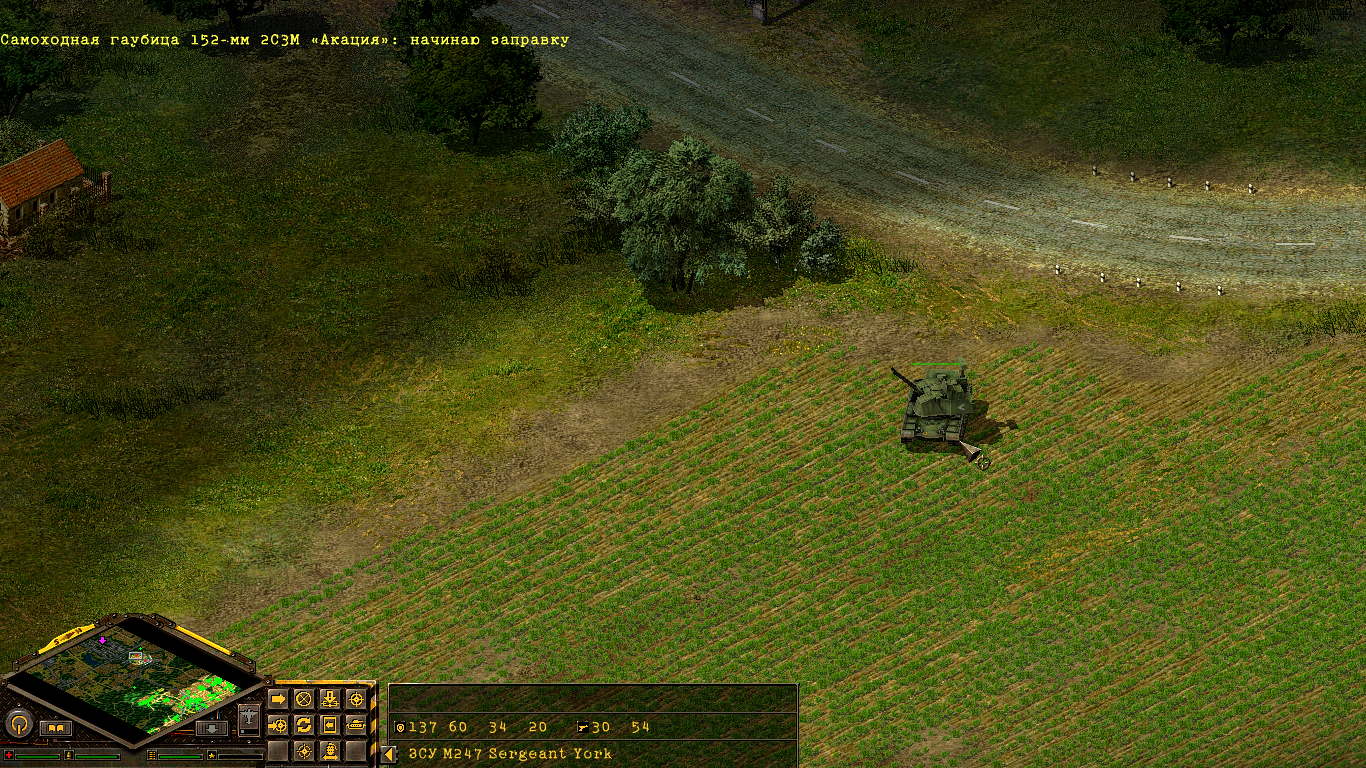Select the Move order arrow icon
This screenshot has width=1366, height=768.
tap(278, 699)
